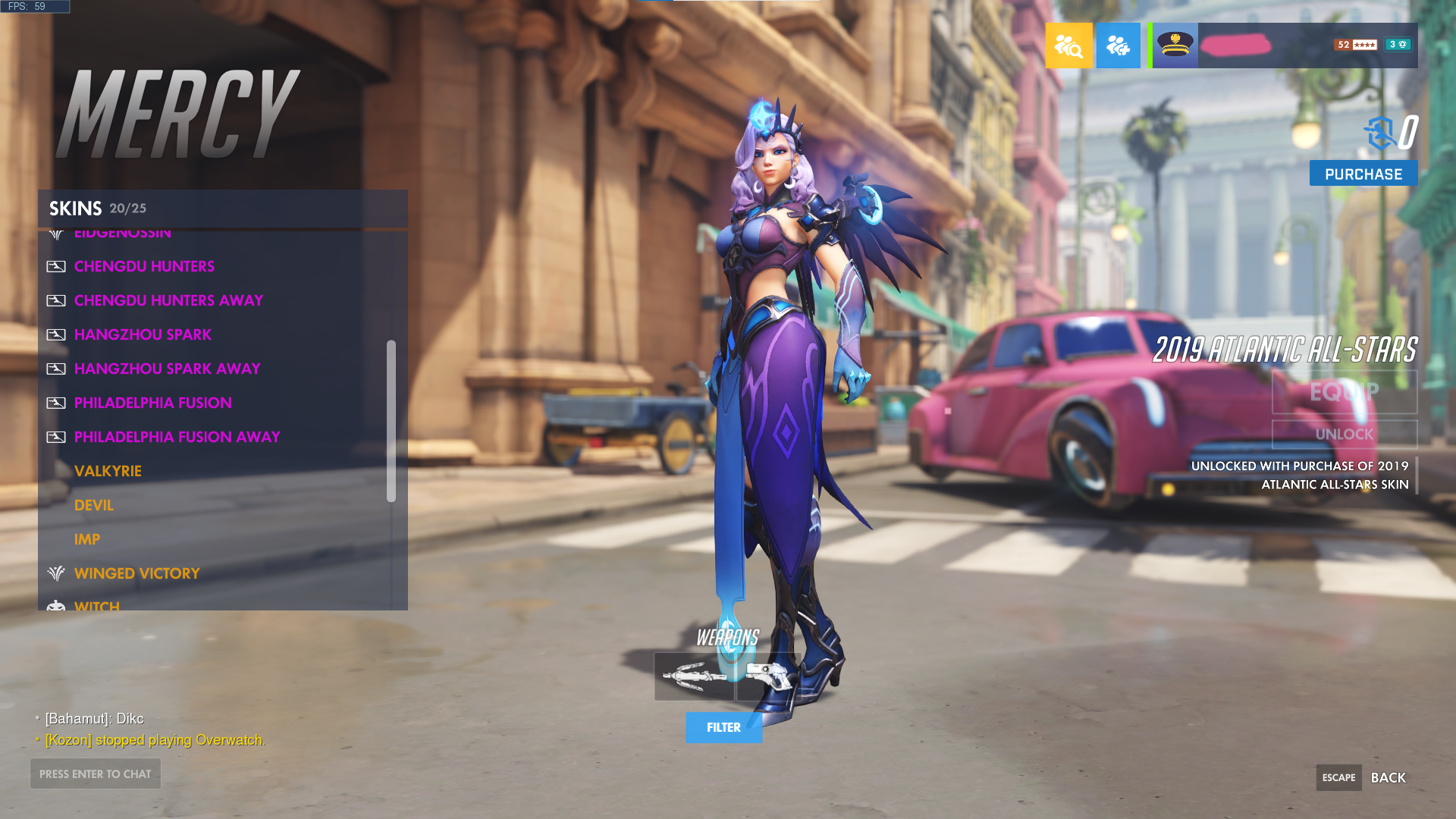Click the Overwatch League icon beside Chengdu Hunters

(56, 266)
